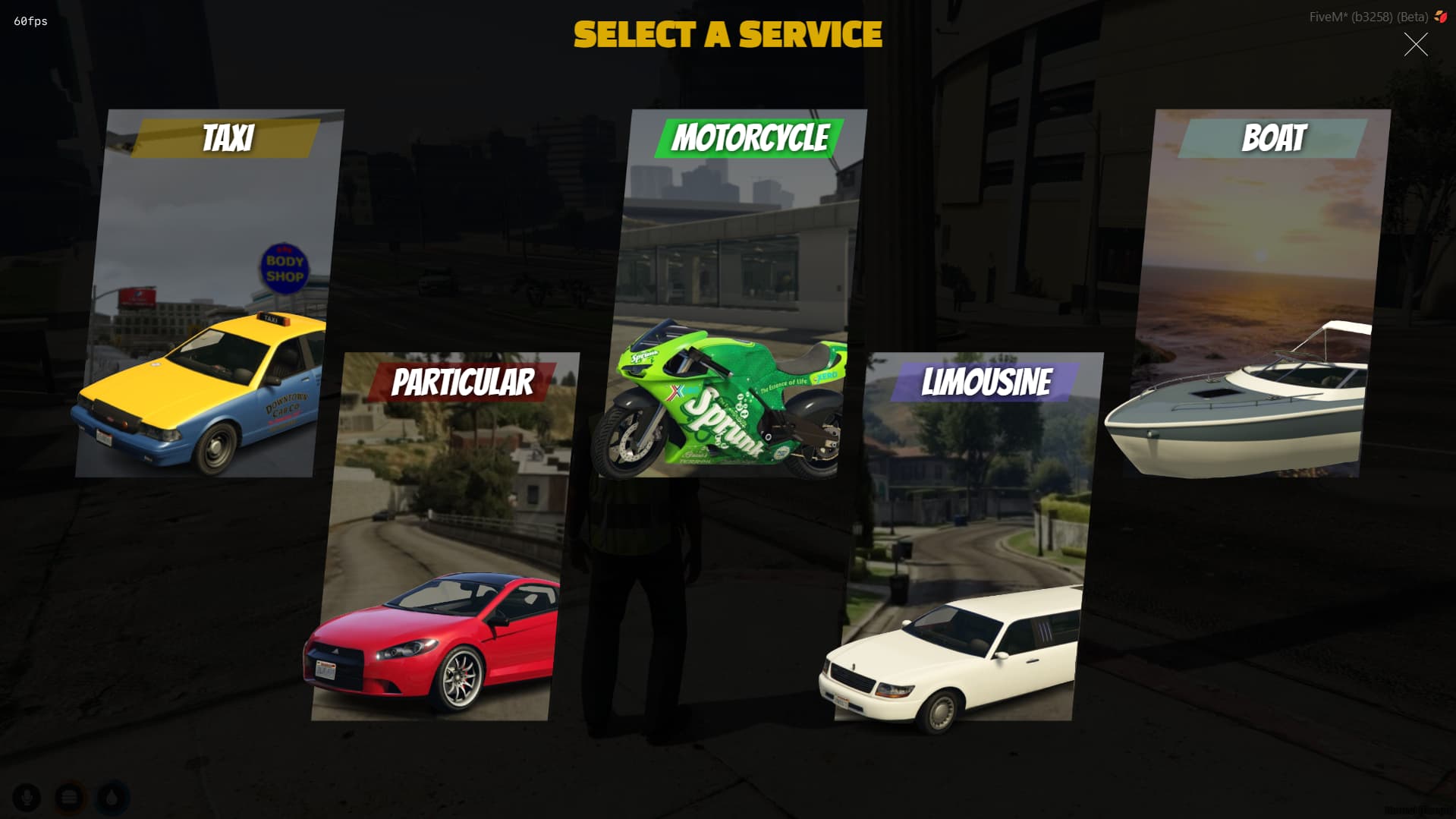Viewport: 1456px width, 819px height.
Task: Click the hunger status icon
Action: [x=69, y=798]
